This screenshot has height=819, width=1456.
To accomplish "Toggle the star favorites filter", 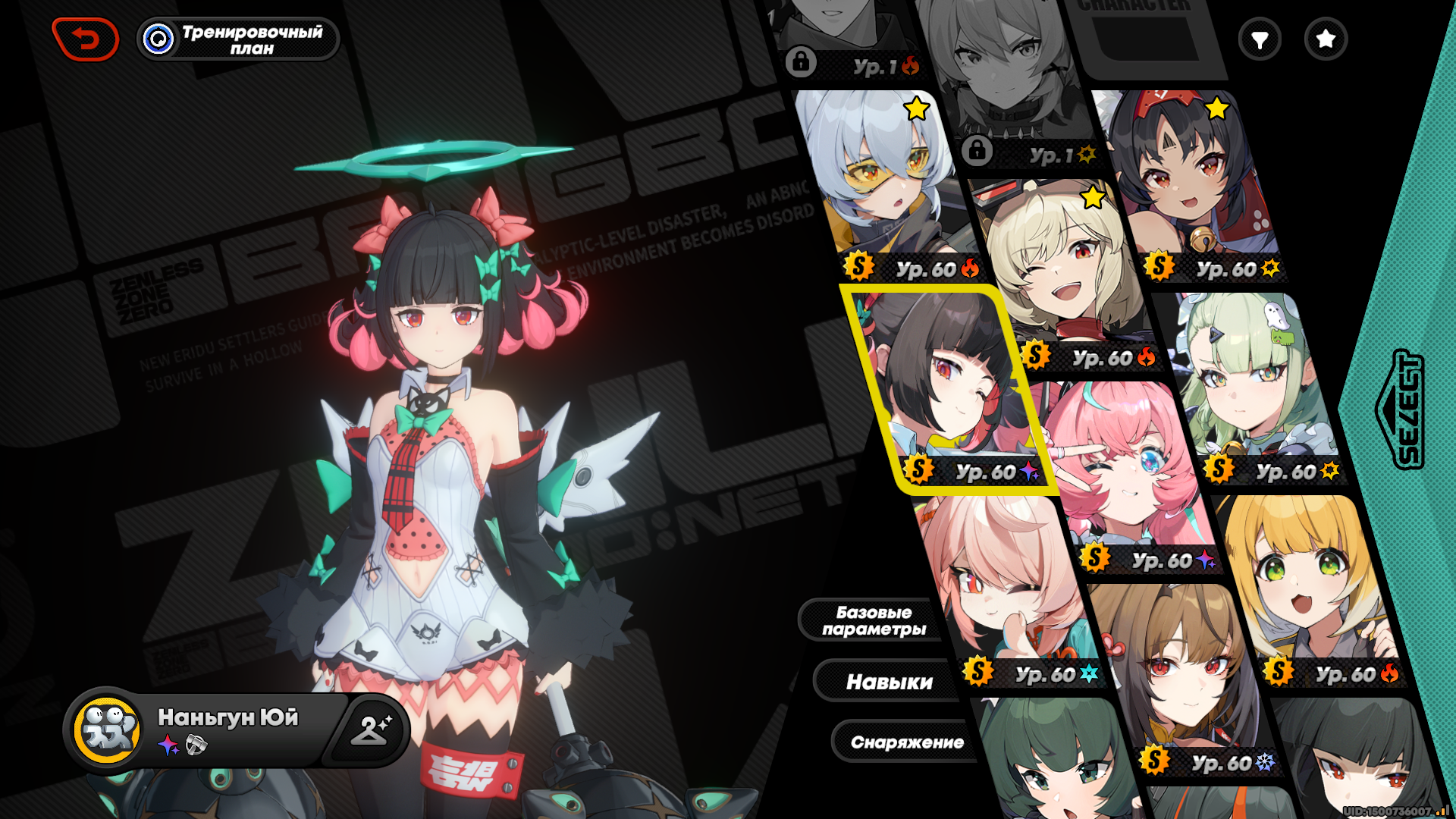I will [1326, 39].
